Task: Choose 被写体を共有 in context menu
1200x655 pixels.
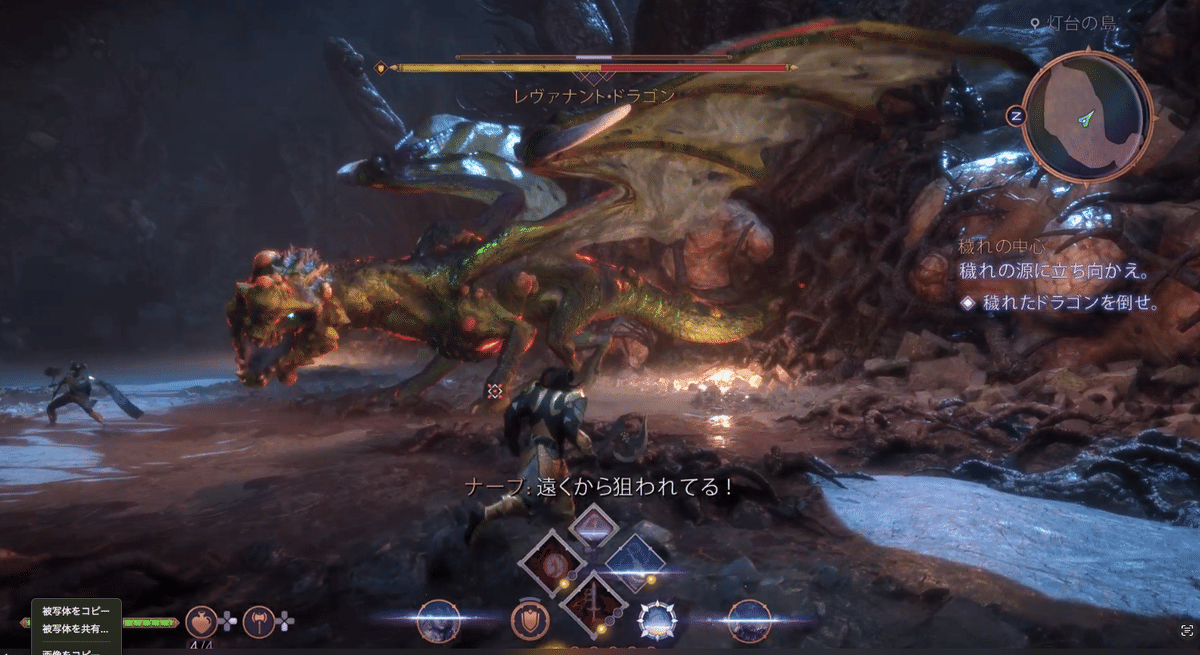Action: tap(75, 629)
